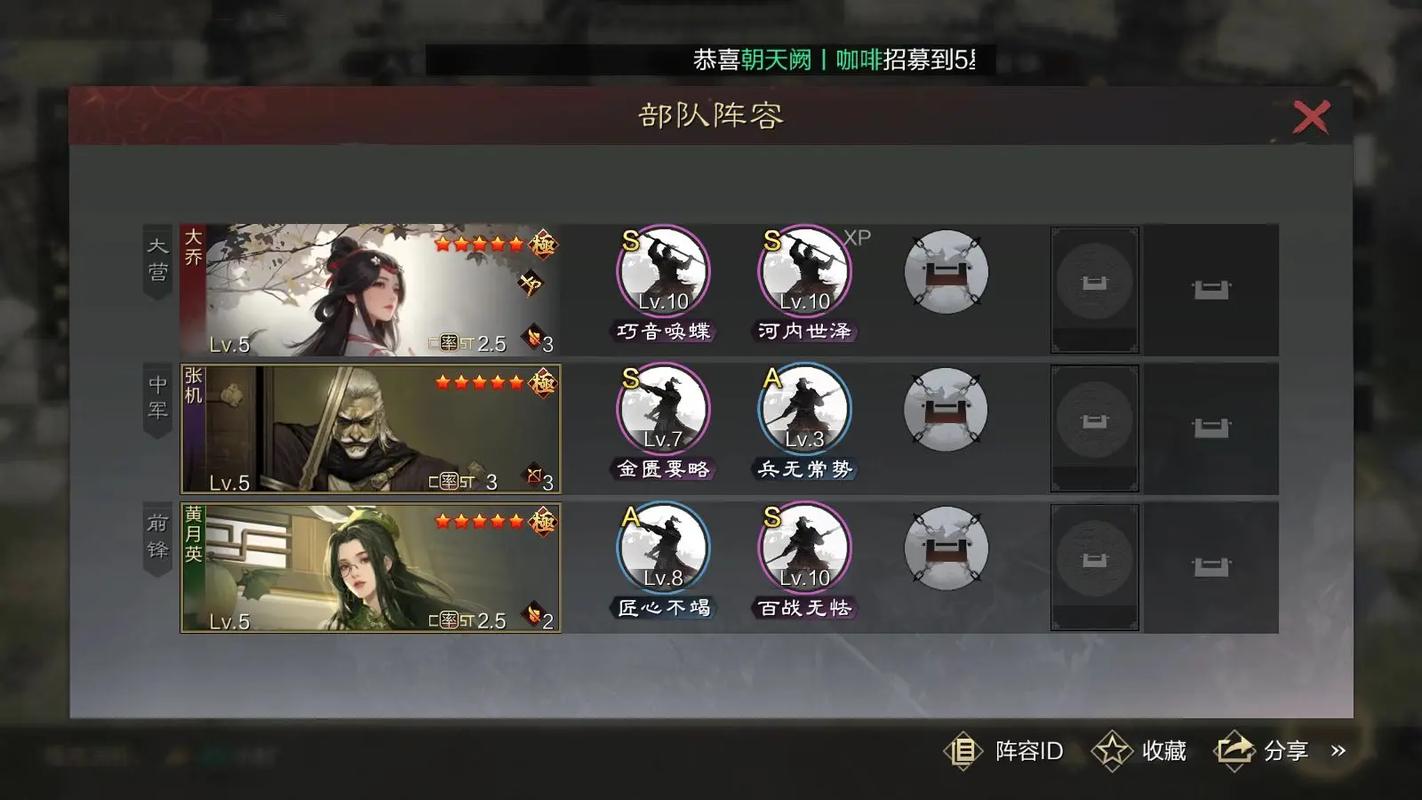
Task: Click the 匠心不竭 skill icon
Action: point(663,547)
